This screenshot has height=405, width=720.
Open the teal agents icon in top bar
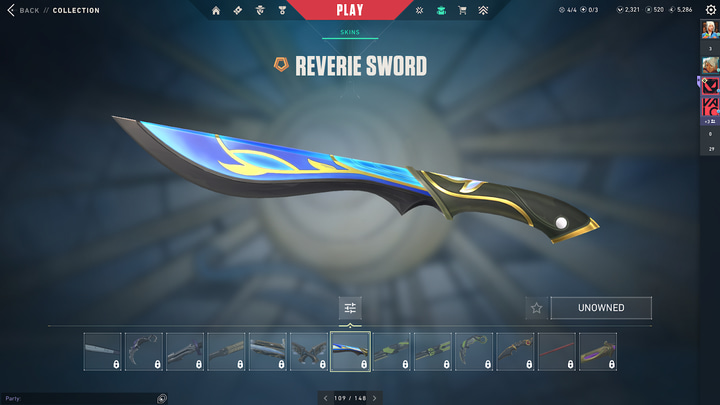[x=440, y=10]
